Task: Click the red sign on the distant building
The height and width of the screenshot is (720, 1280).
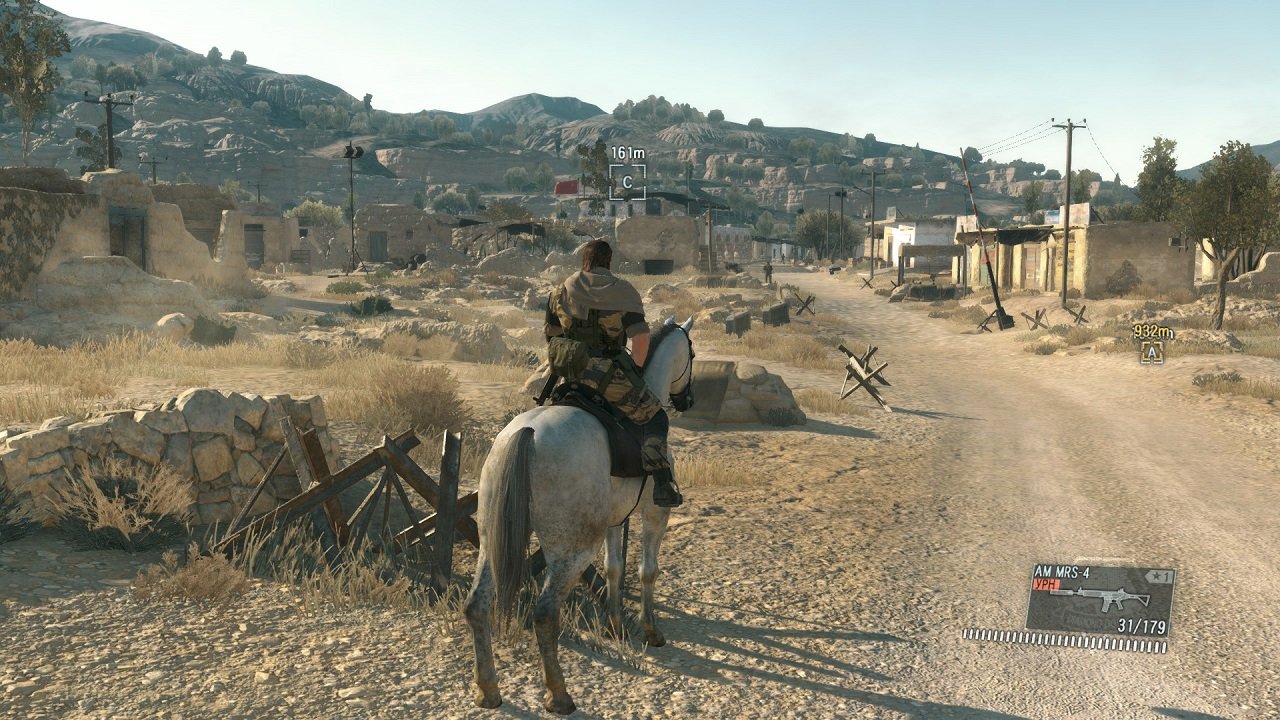Action: [566, 188]
